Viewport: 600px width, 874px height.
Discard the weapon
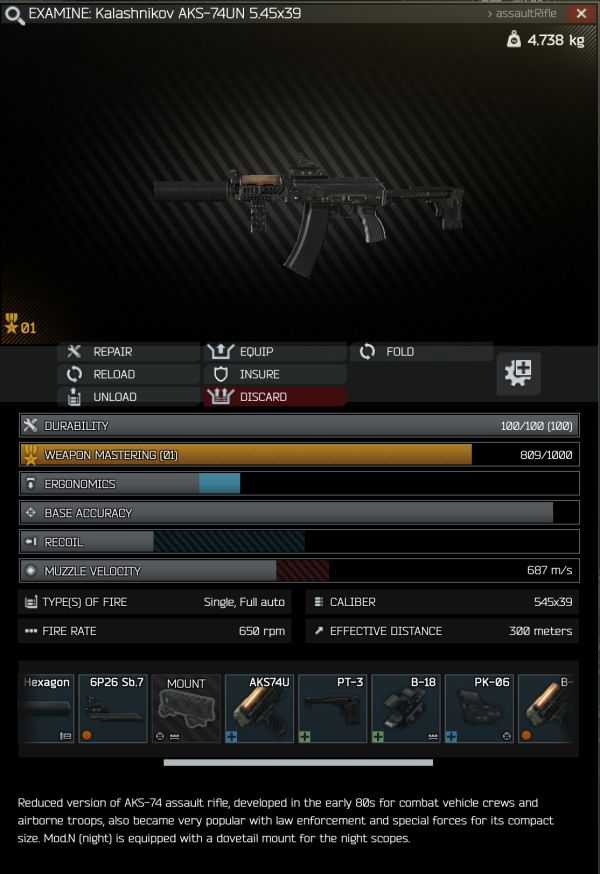point(262,397)
